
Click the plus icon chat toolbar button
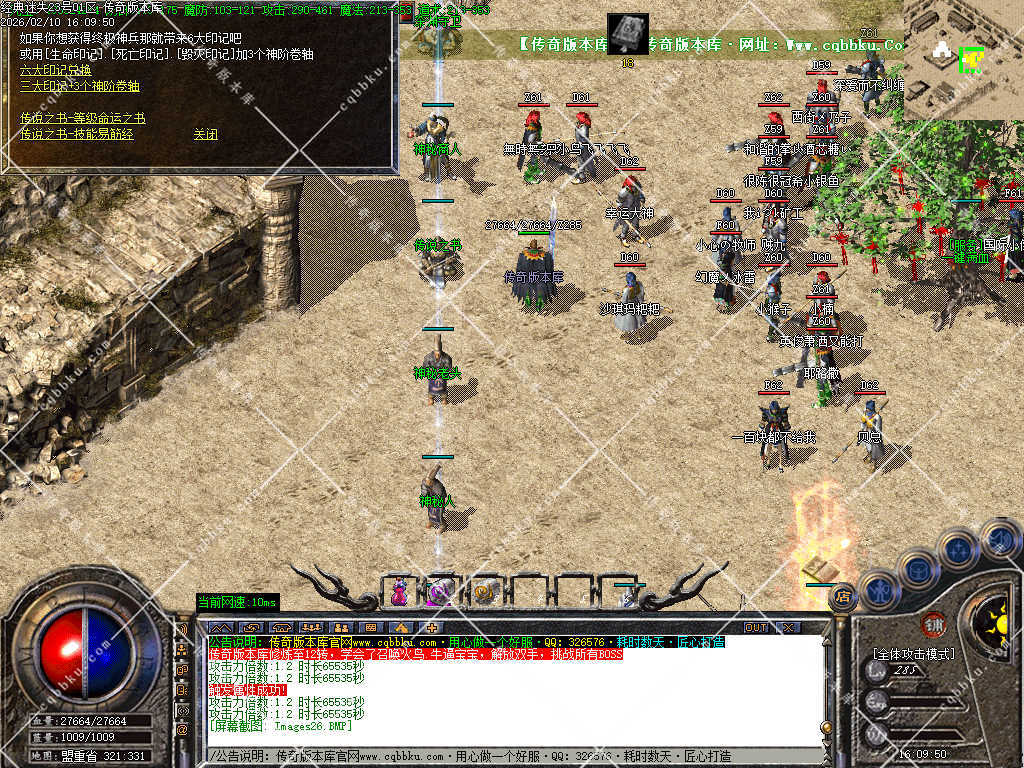431,627
